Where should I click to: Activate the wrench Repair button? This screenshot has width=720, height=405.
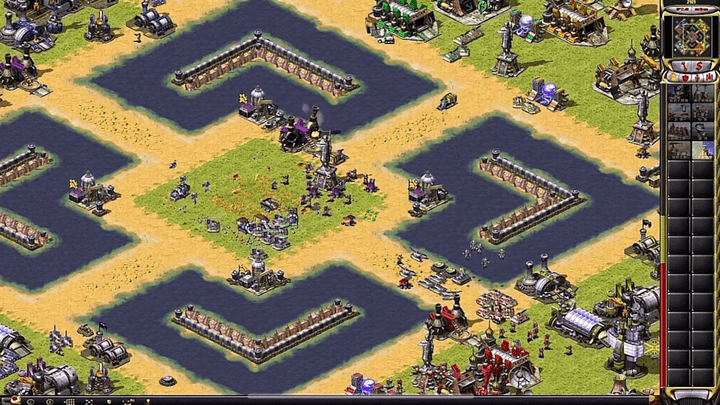pos(684,66)
